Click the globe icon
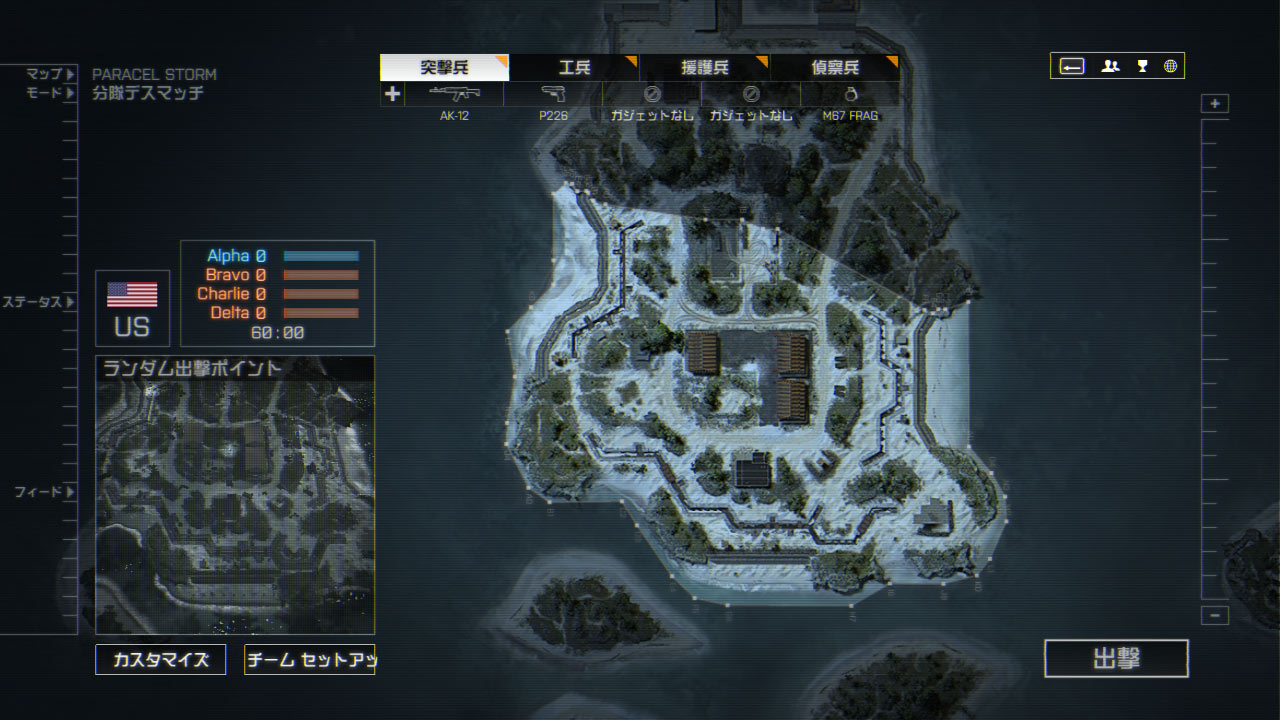This screenshot has width=1280, height=720. [x=1170, y=67]
